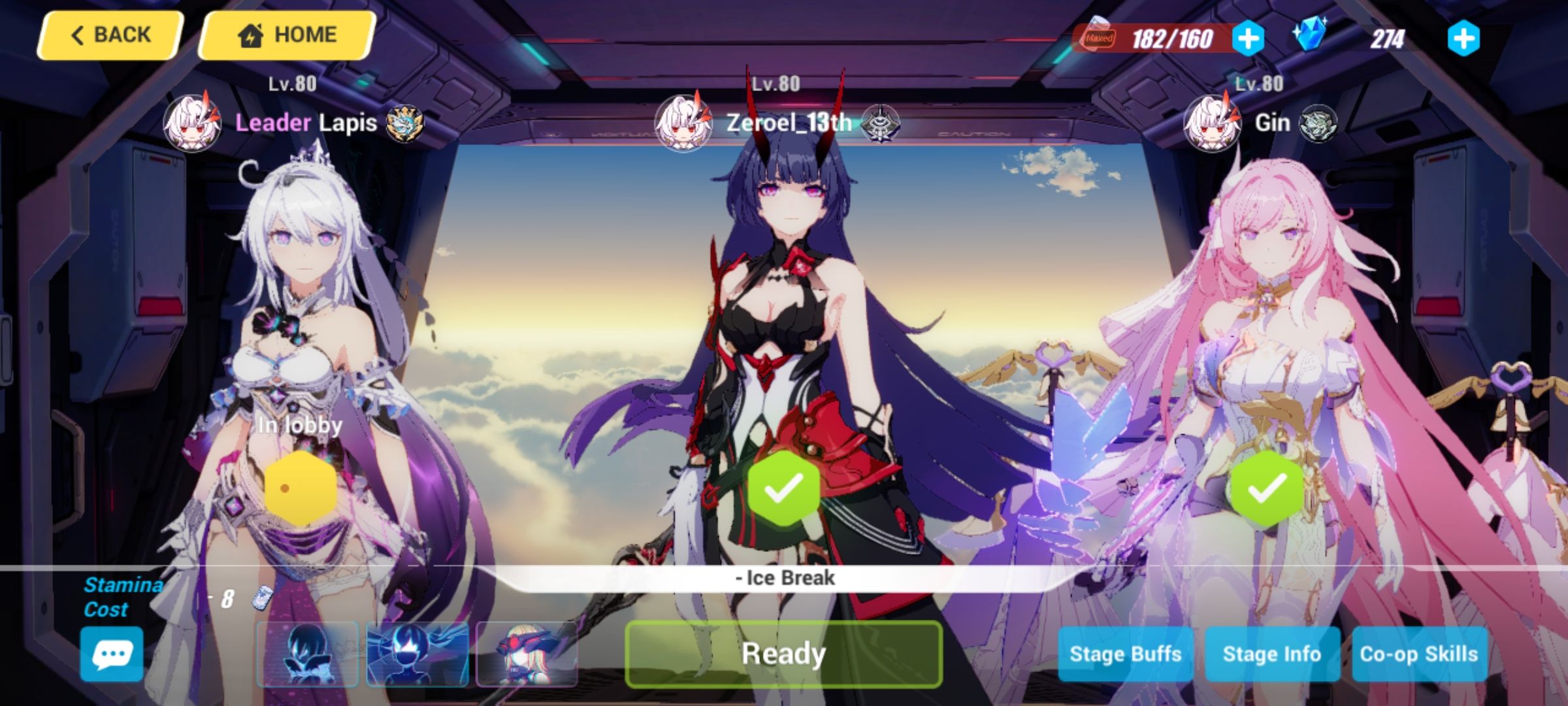Open the Stage Buffs panel
The height and width of the screenshot is (706, 1568).
click(1126, 653)
